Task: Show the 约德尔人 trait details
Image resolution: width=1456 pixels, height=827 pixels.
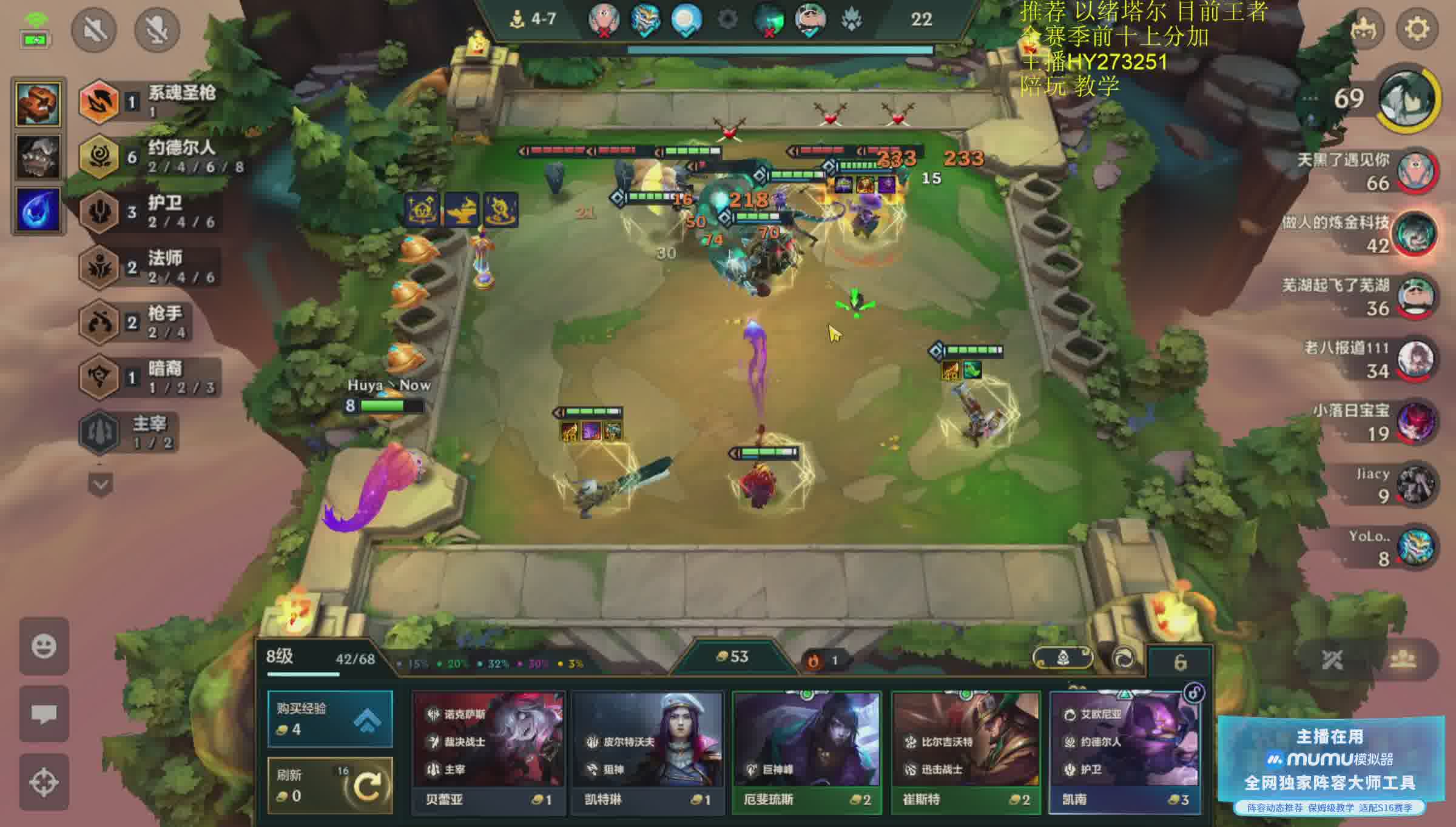Action: click(x=152, y=156)
